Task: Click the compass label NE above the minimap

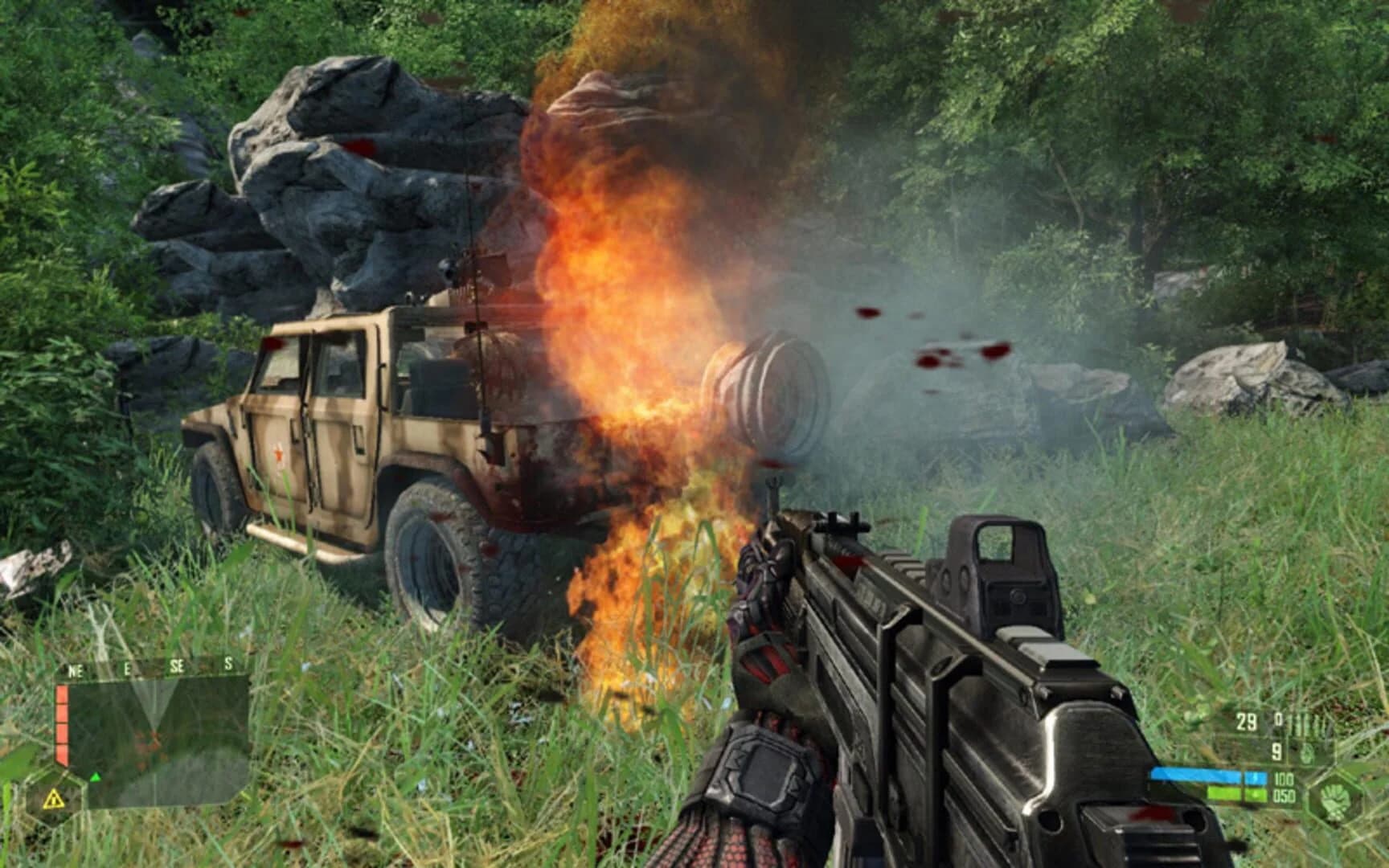Action: pos(75,669)
